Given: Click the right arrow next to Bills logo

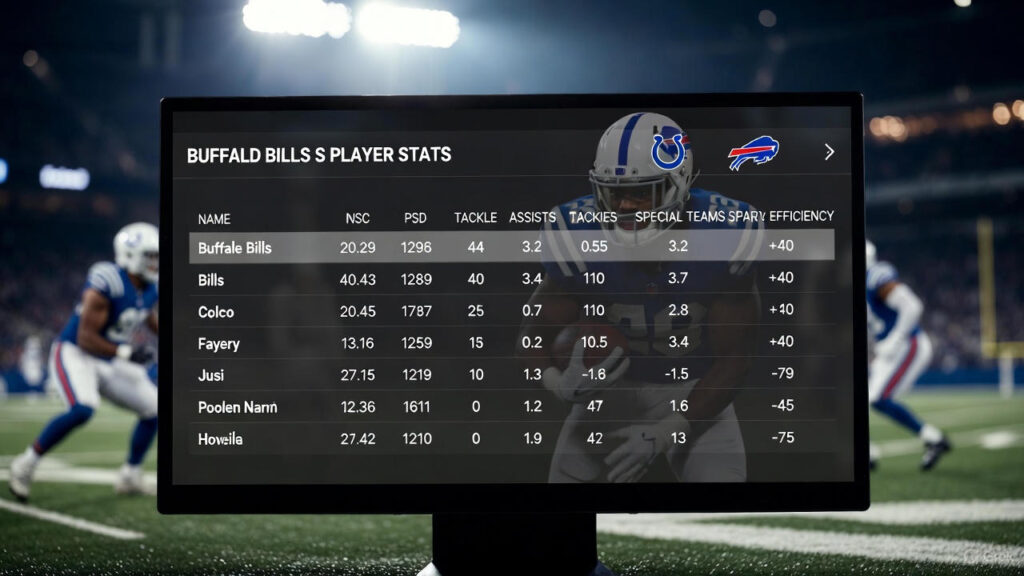Looking at the screenshot, I should [x=829, y=152].
